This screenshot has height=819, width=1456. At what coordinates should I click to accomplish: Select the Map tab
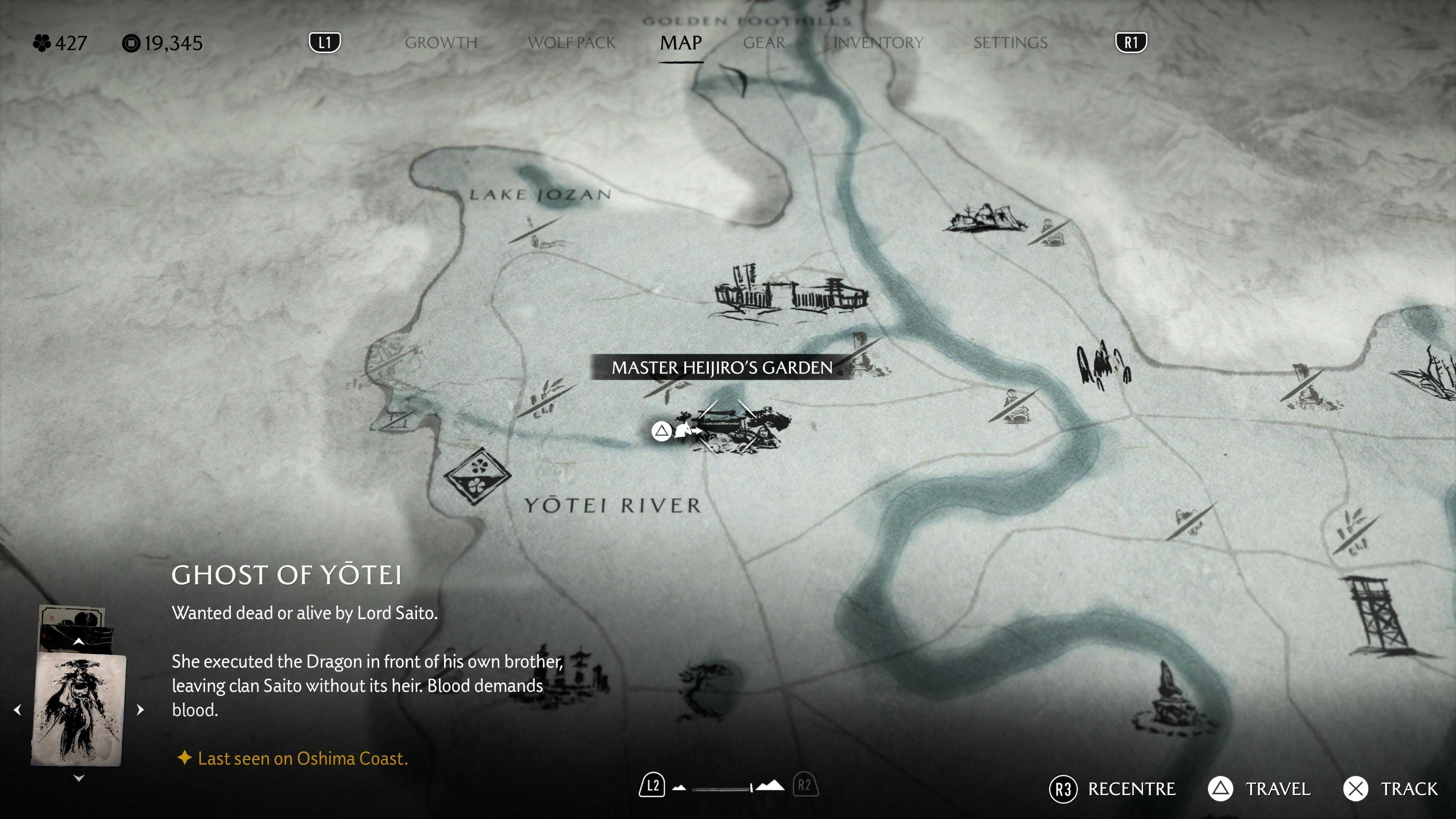pyautogui.click(x=681, y=43)
